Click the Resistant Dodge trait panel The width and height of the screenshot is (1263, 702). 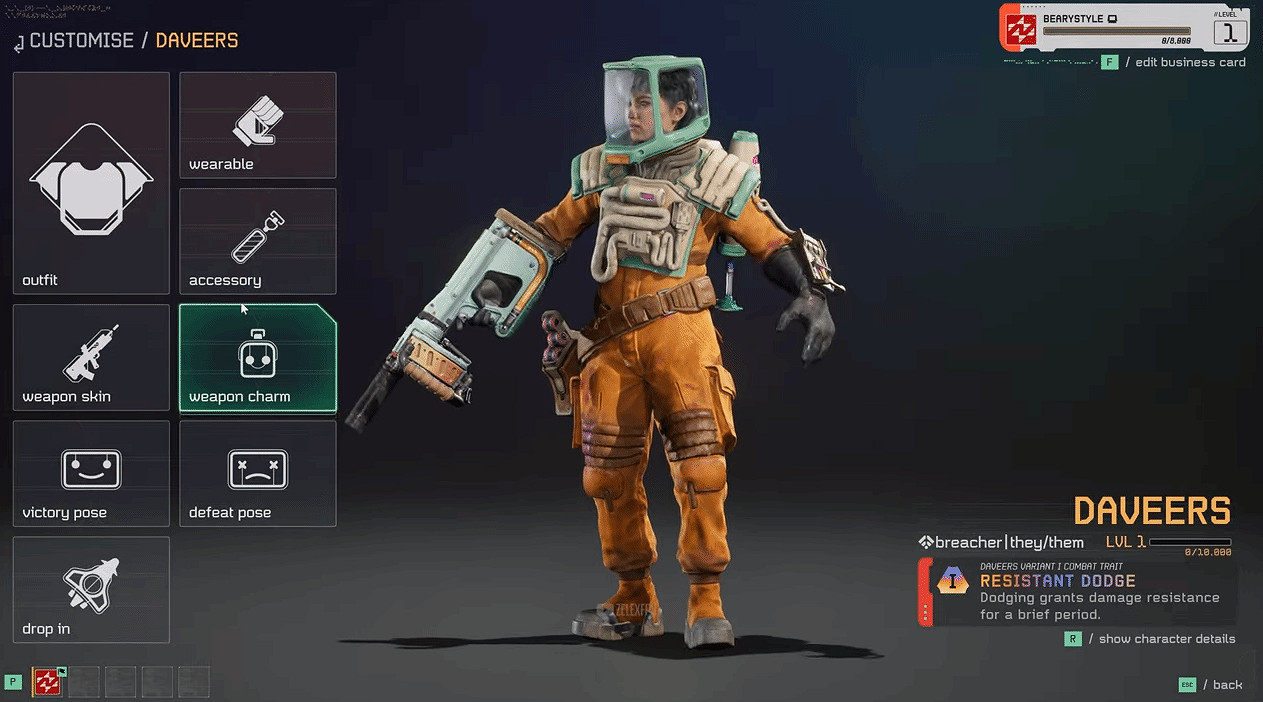[x=1078, y=591]
